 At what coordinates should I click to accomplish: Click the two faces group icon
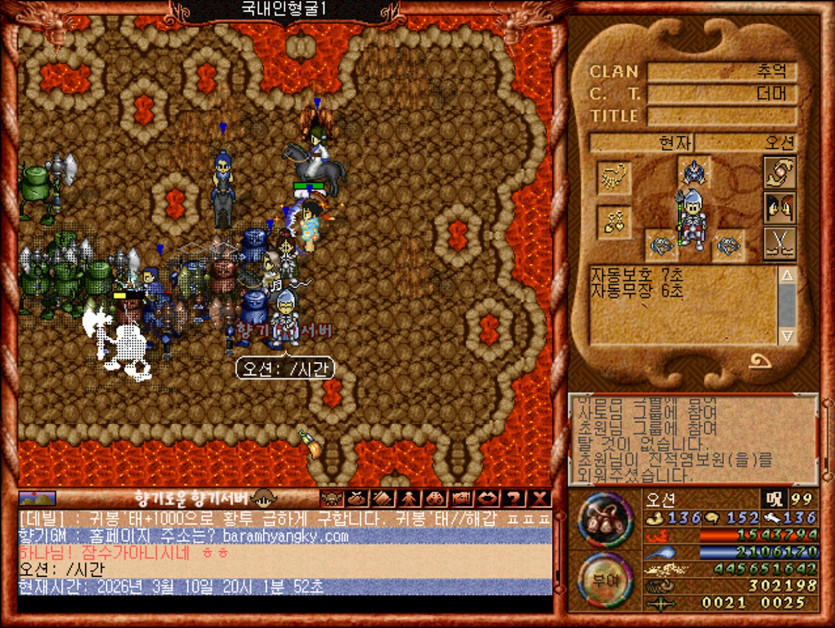(x=778, y=207)
